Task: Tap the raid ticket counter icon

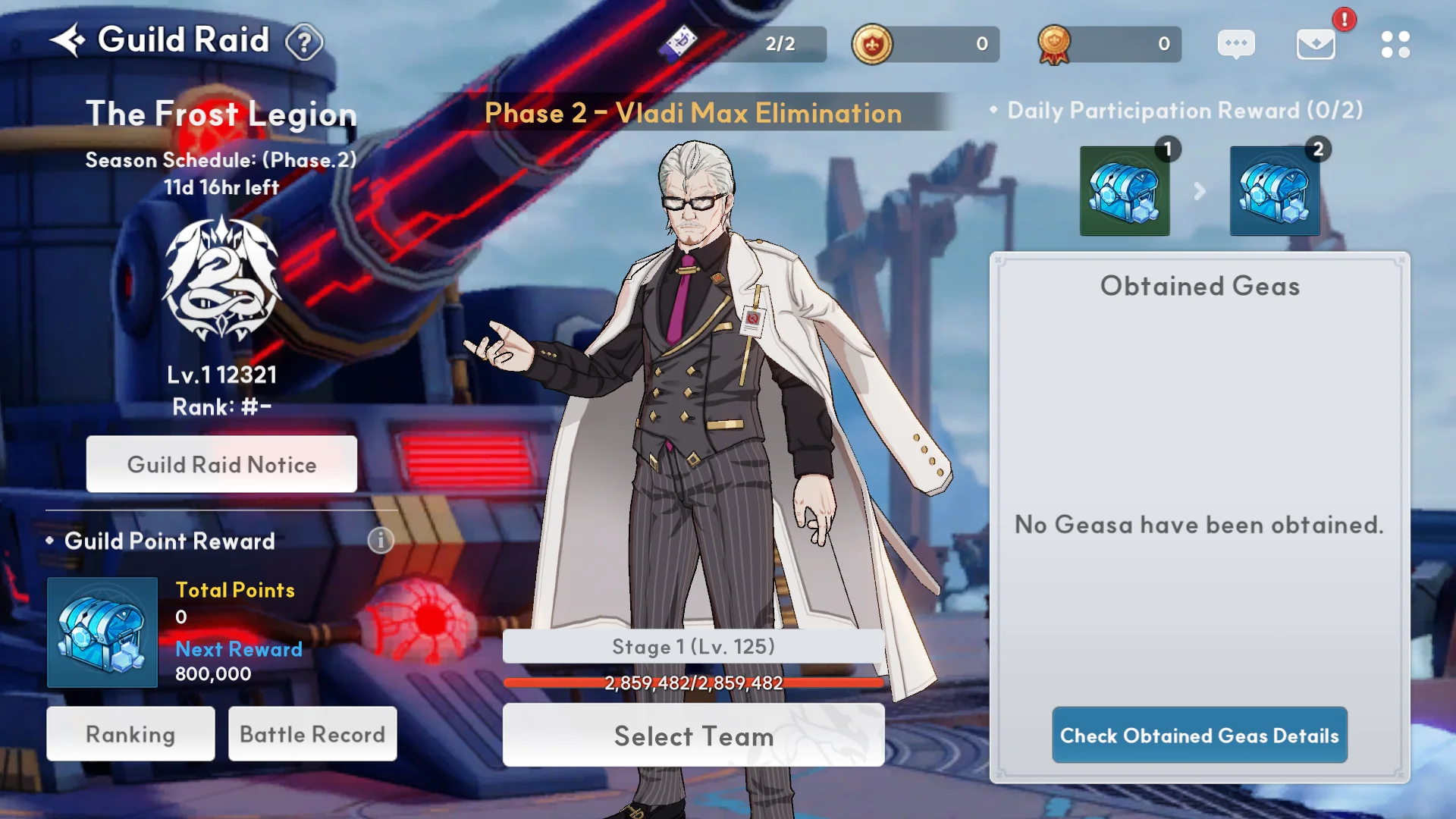Action: click(x=679, y=42)
